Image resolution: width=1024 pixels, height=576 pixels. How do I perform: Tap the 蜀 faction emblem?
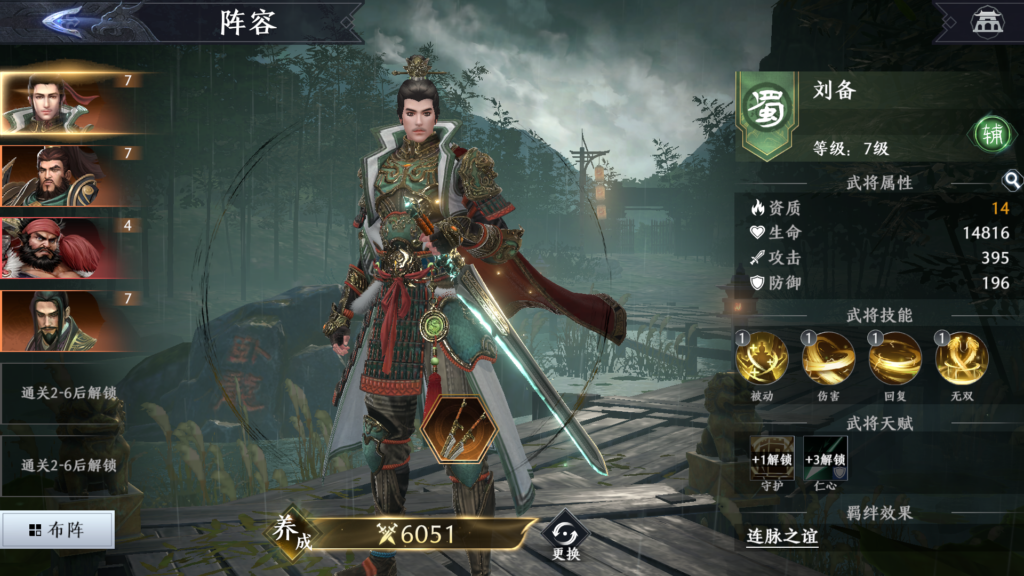[767, 110]
